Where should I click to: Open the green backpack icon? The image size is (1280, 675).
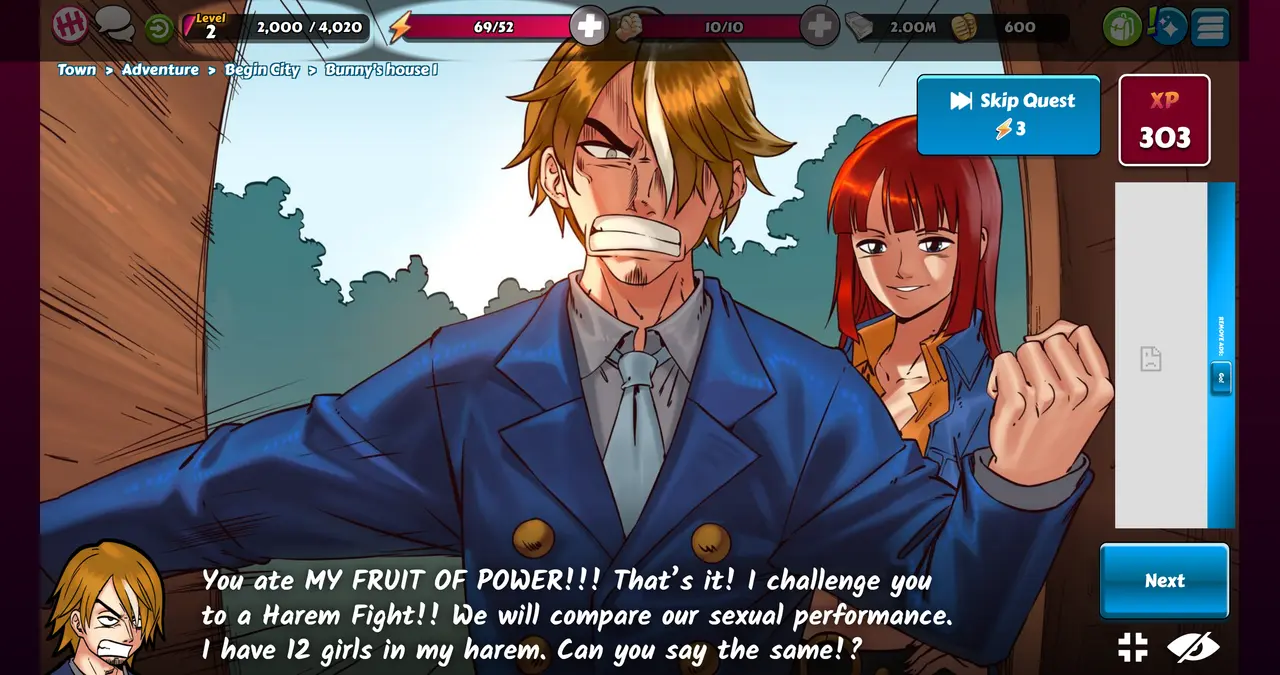[1122, 27]
